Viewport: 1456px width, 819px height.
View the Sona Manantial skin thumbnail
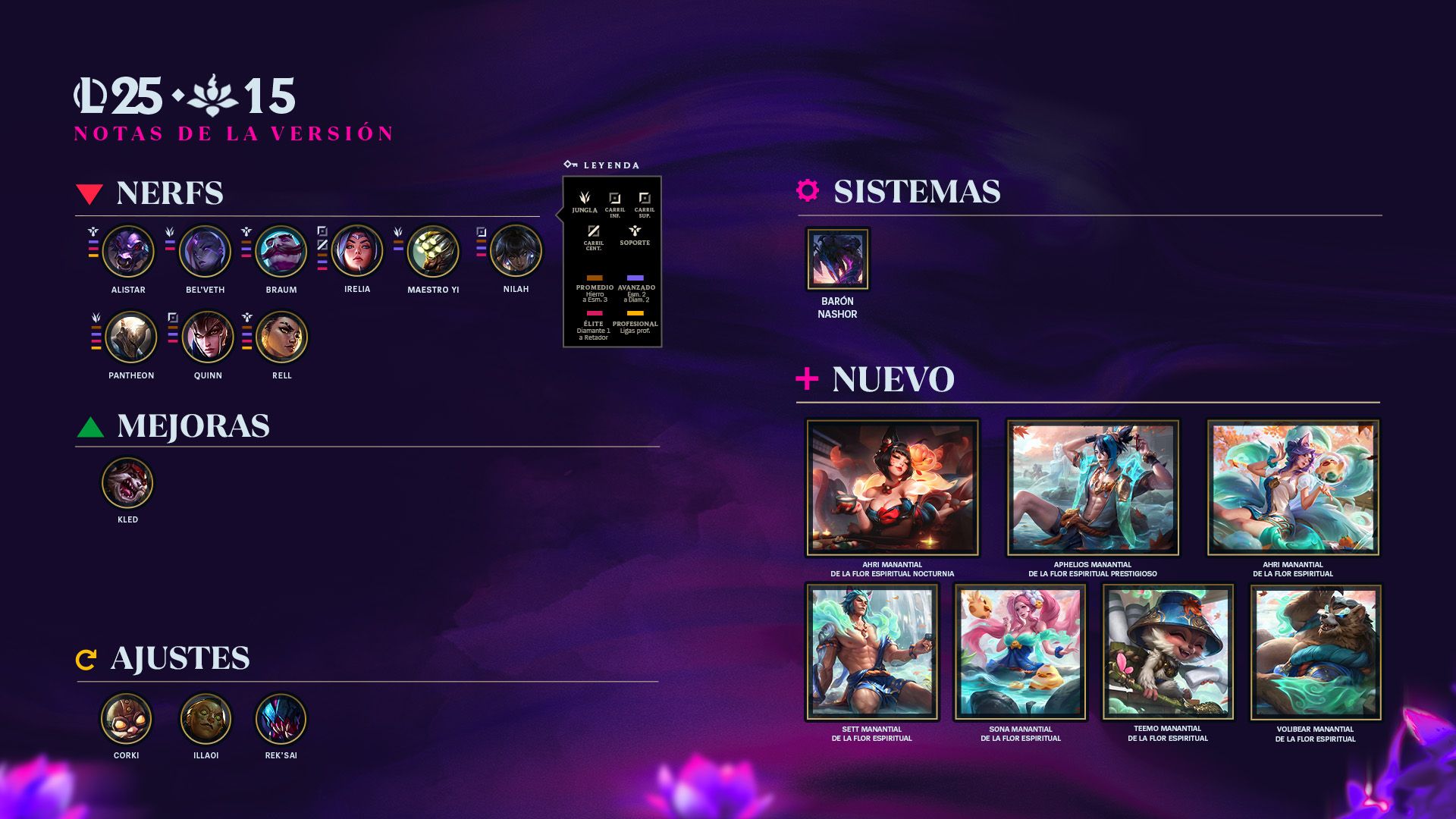point(1021,652)
